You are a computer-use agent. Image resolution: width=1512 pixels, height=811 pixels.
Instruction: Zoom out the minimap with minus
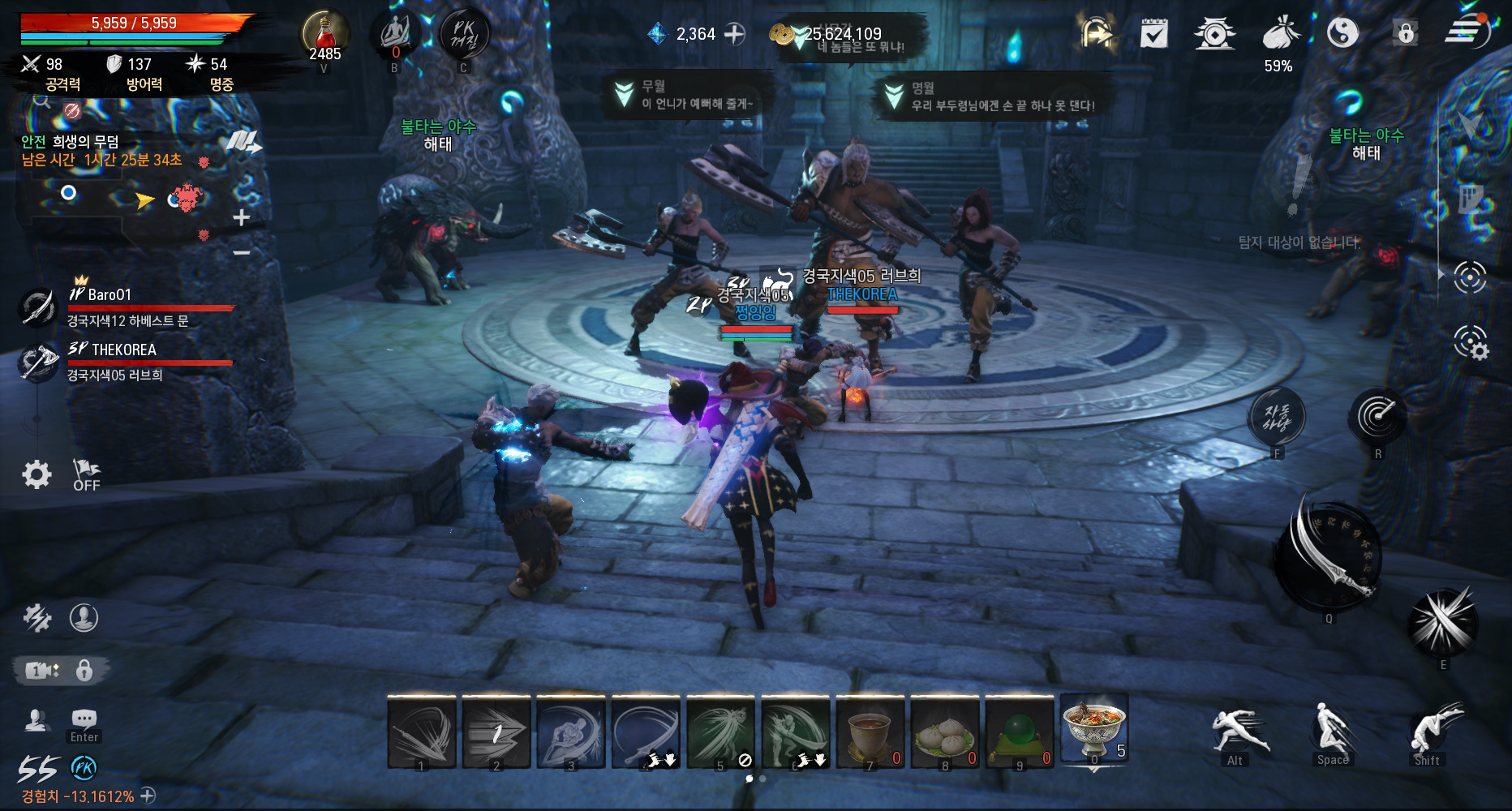pyautogui.click(x=241, y=253)
